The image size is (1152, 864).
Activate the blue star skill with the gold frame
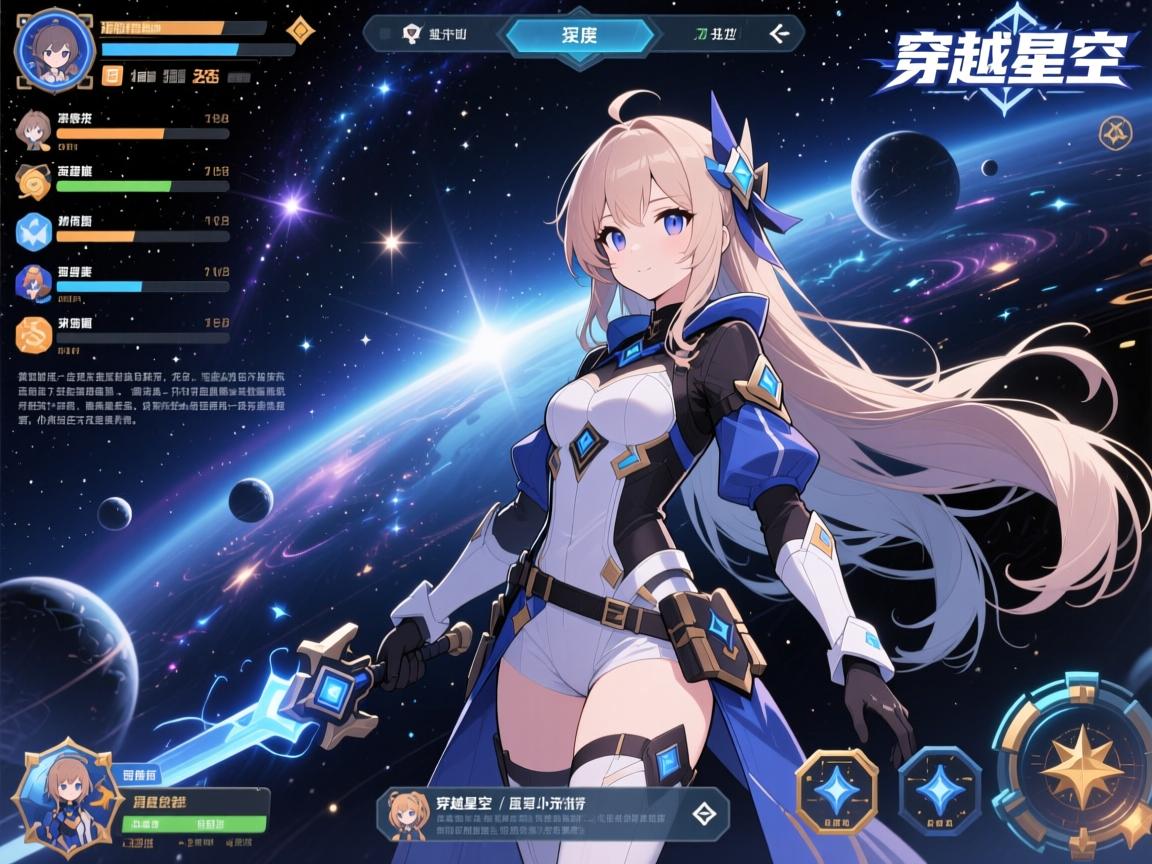836,792
